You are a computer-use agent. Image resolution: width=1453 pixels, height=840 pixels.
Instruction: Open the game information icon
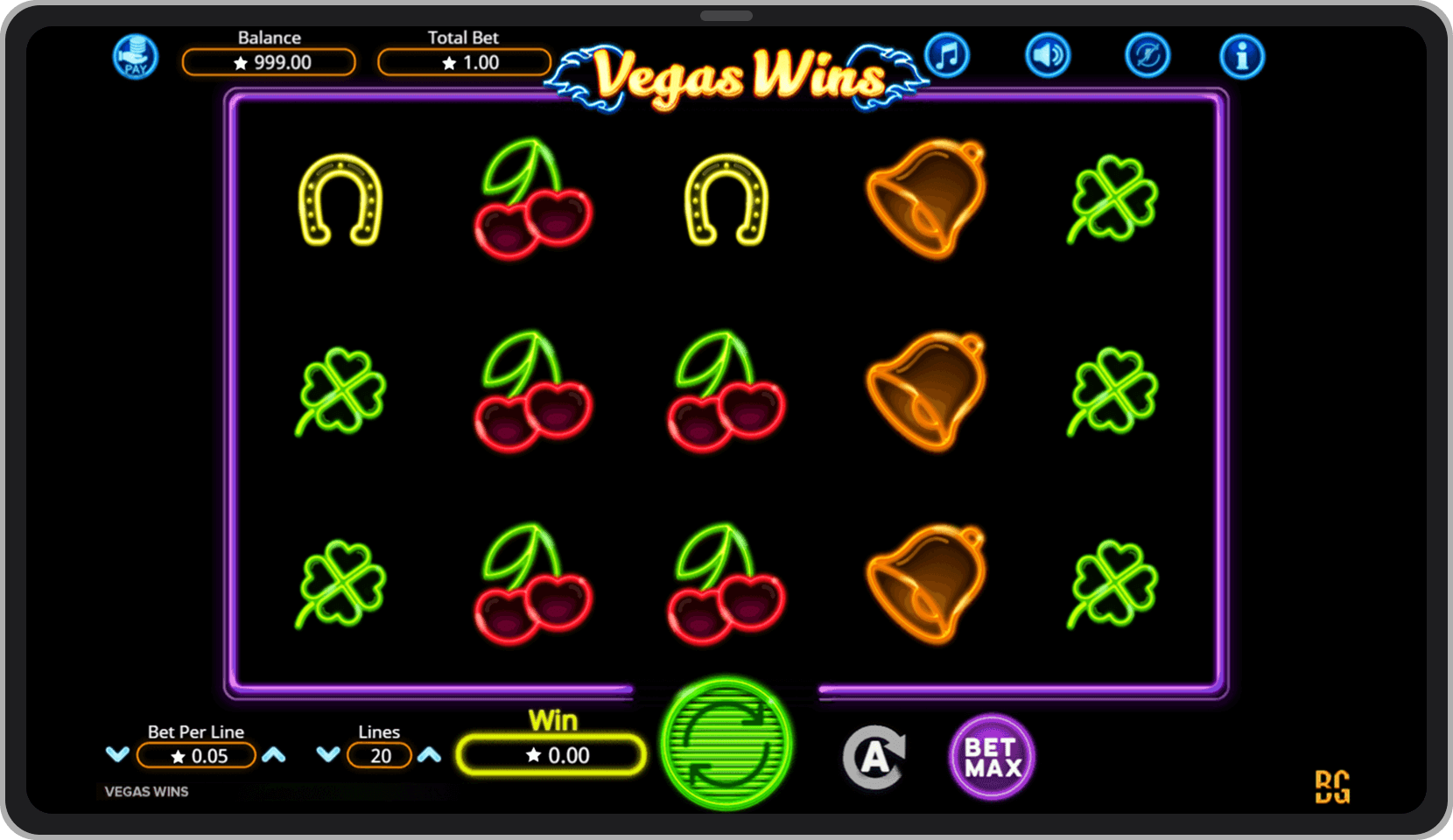pos(1242,54)
